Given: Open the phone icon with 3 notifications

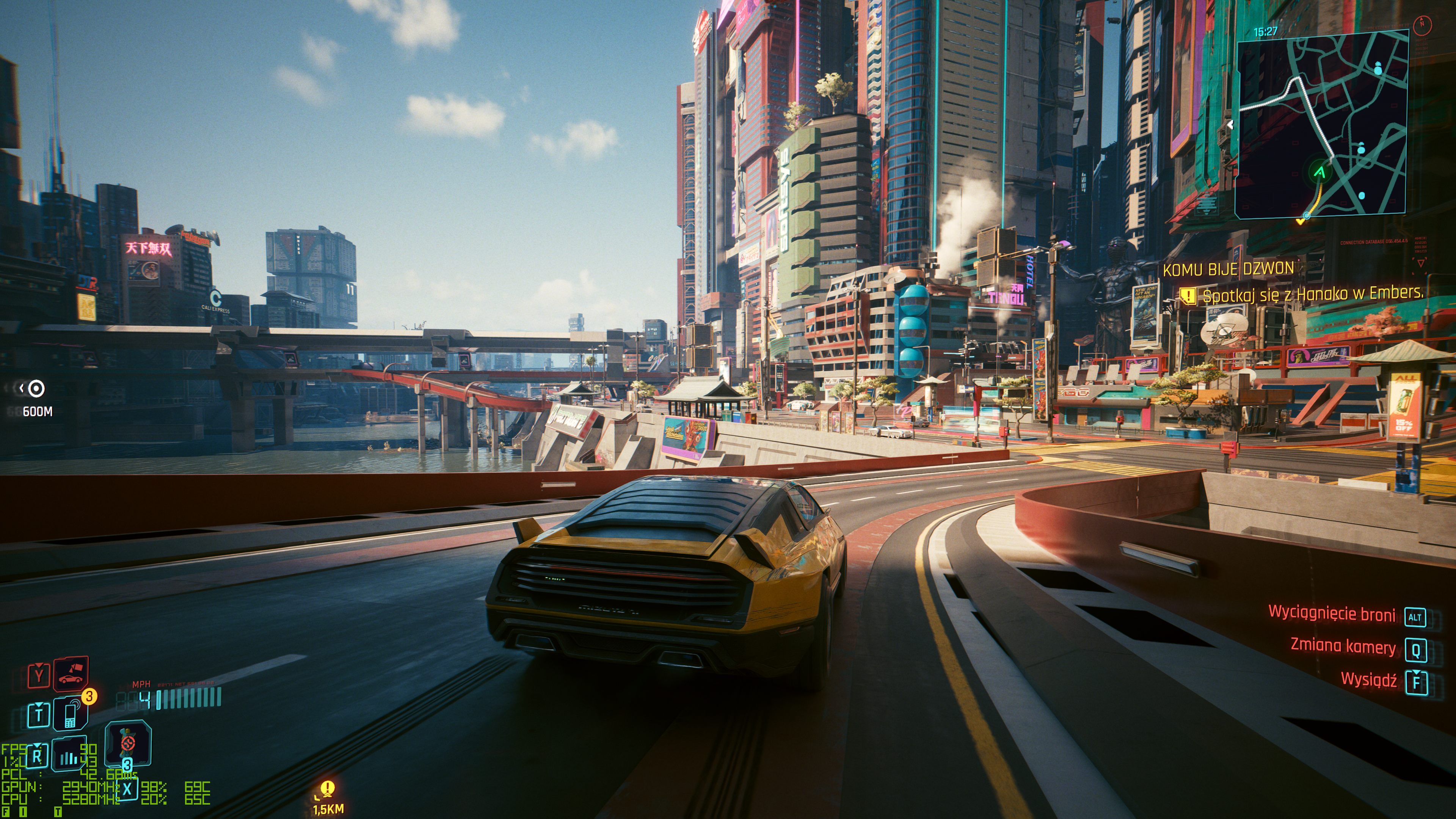Looking at the screenshot, I should click(71, 714).
